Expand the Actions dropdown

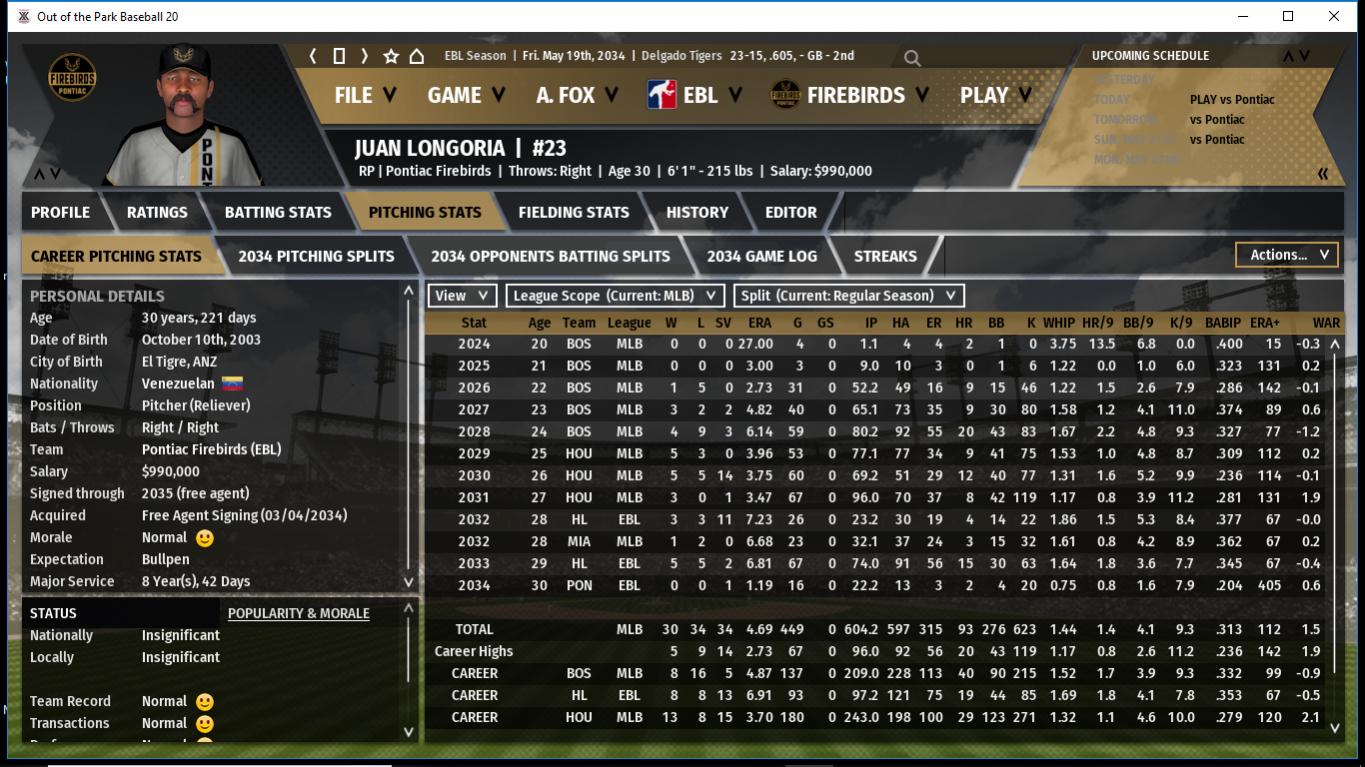click(1286, 255)
